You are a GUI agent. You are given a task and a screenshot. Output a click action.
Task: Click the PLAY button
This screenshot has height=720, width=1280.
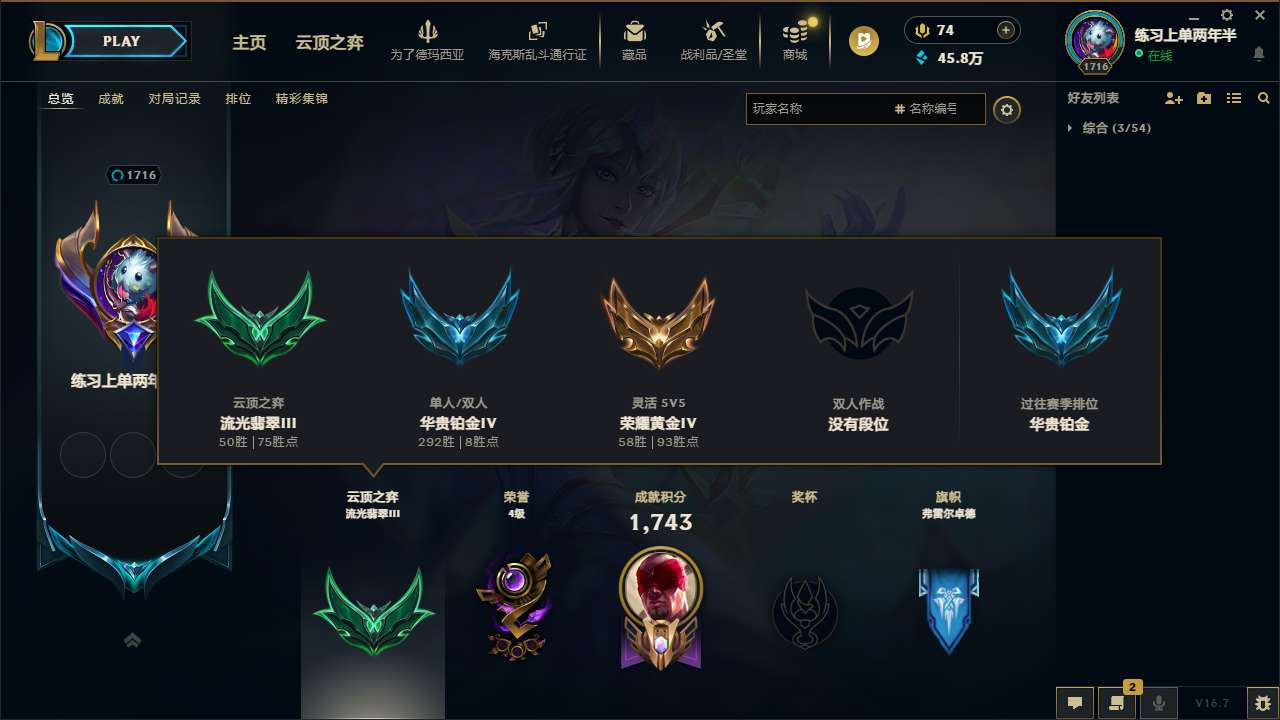[x=120, y=41]
